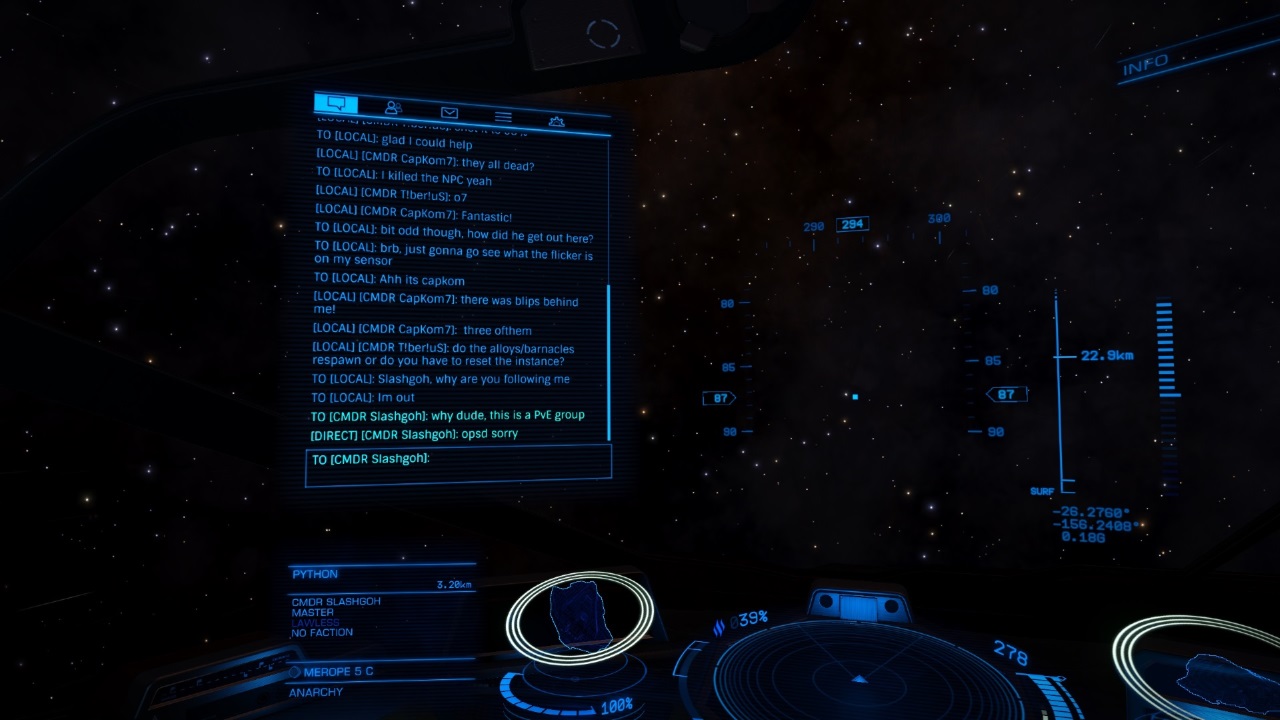Screen dimensions: 1280x720
Task: Select the contacts (people) icon in comms panel
Action: (x=390, y=107)
